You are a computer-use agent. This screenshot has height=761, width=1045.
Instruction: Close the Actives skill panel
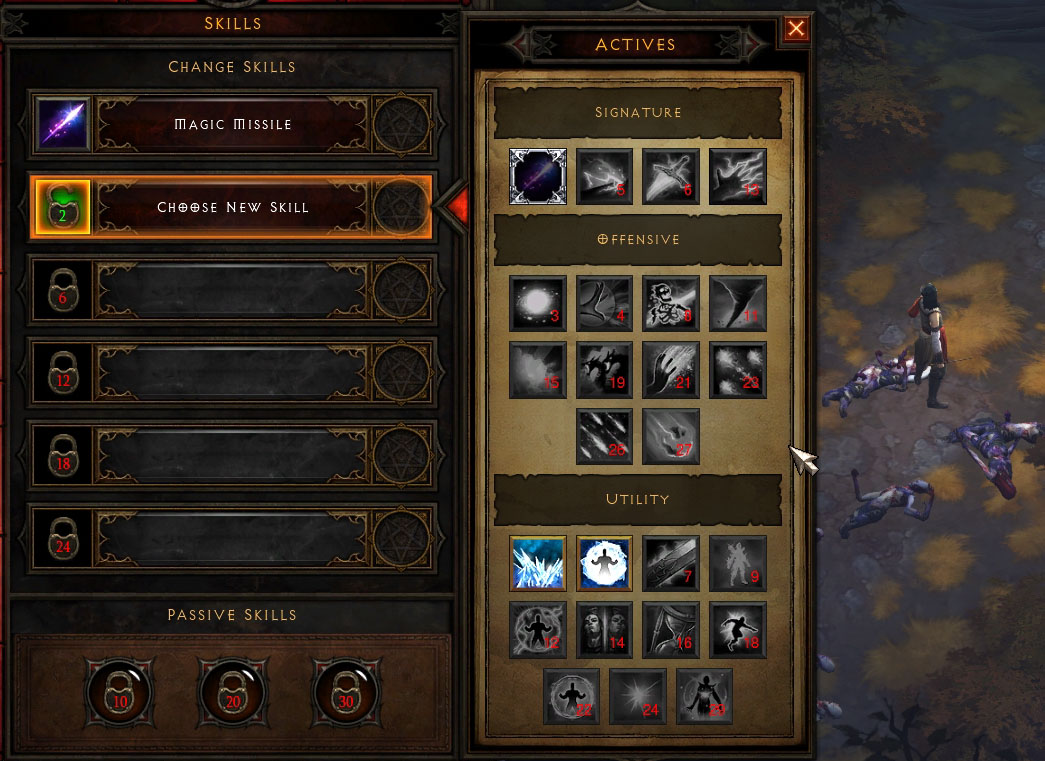[x=796, y=29]
